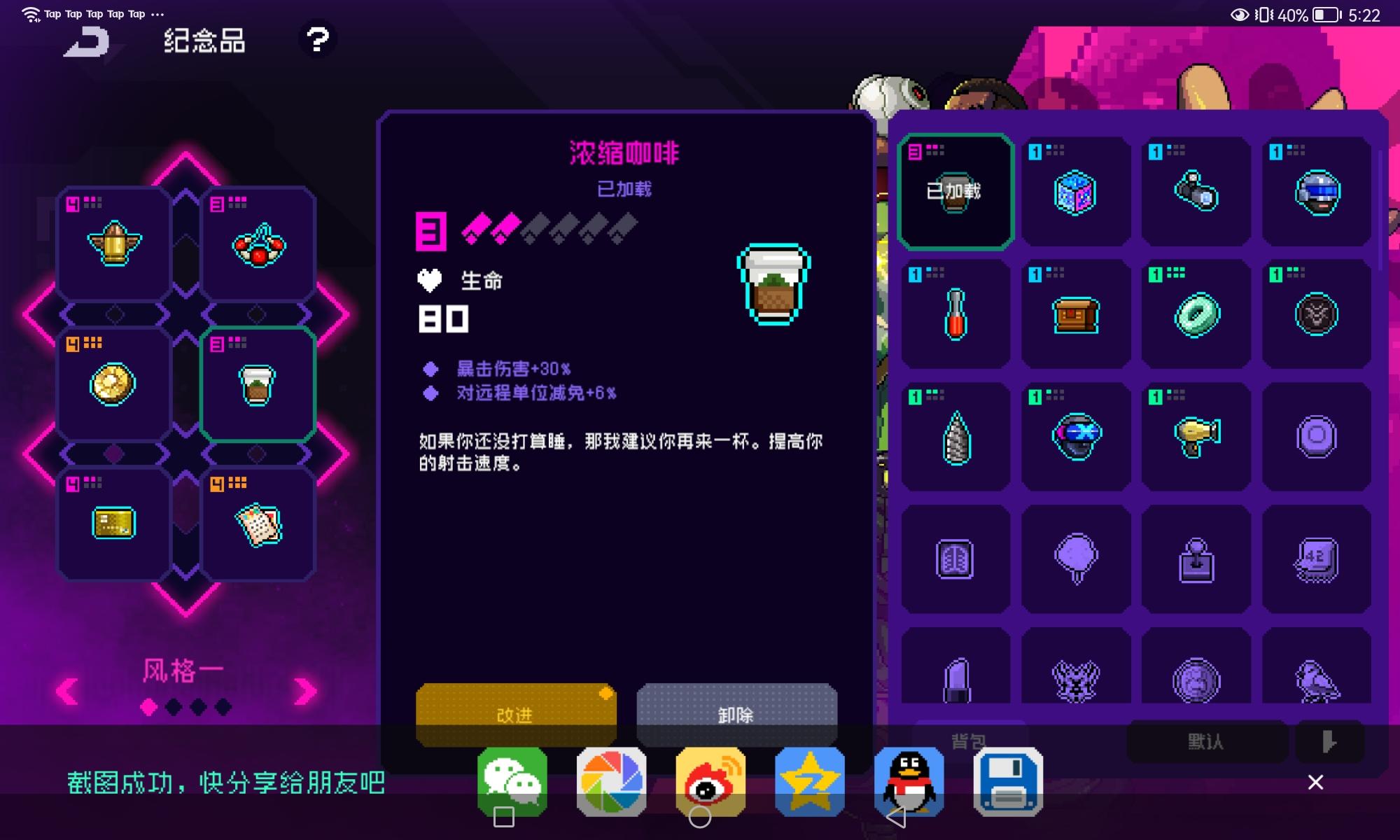Image resolution: width=1400 pixels, height=840 pixels.
Task: Select the blue cube item in the inventory
Action: 1076,191
